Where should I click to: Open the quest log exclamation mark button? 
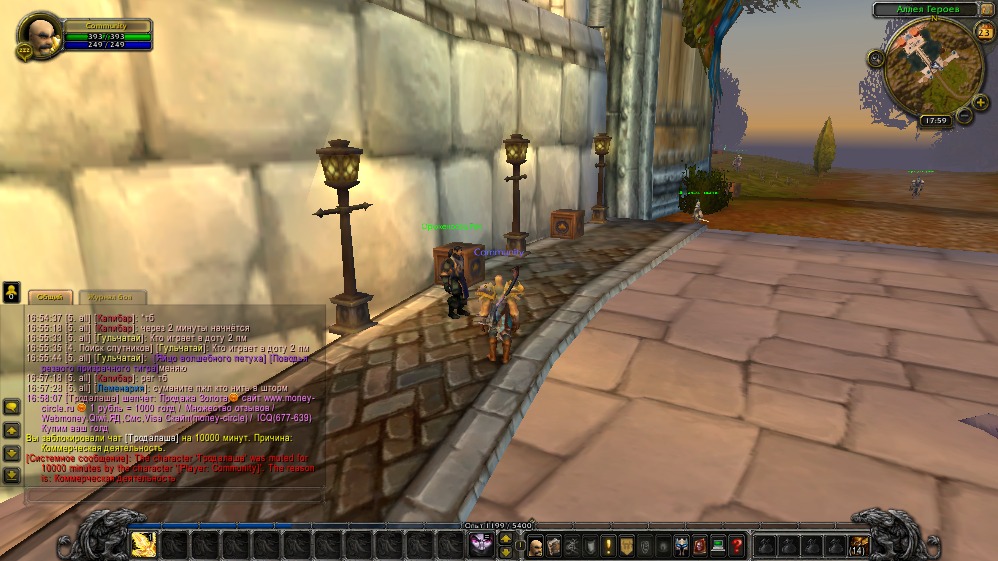pos(608,546)
